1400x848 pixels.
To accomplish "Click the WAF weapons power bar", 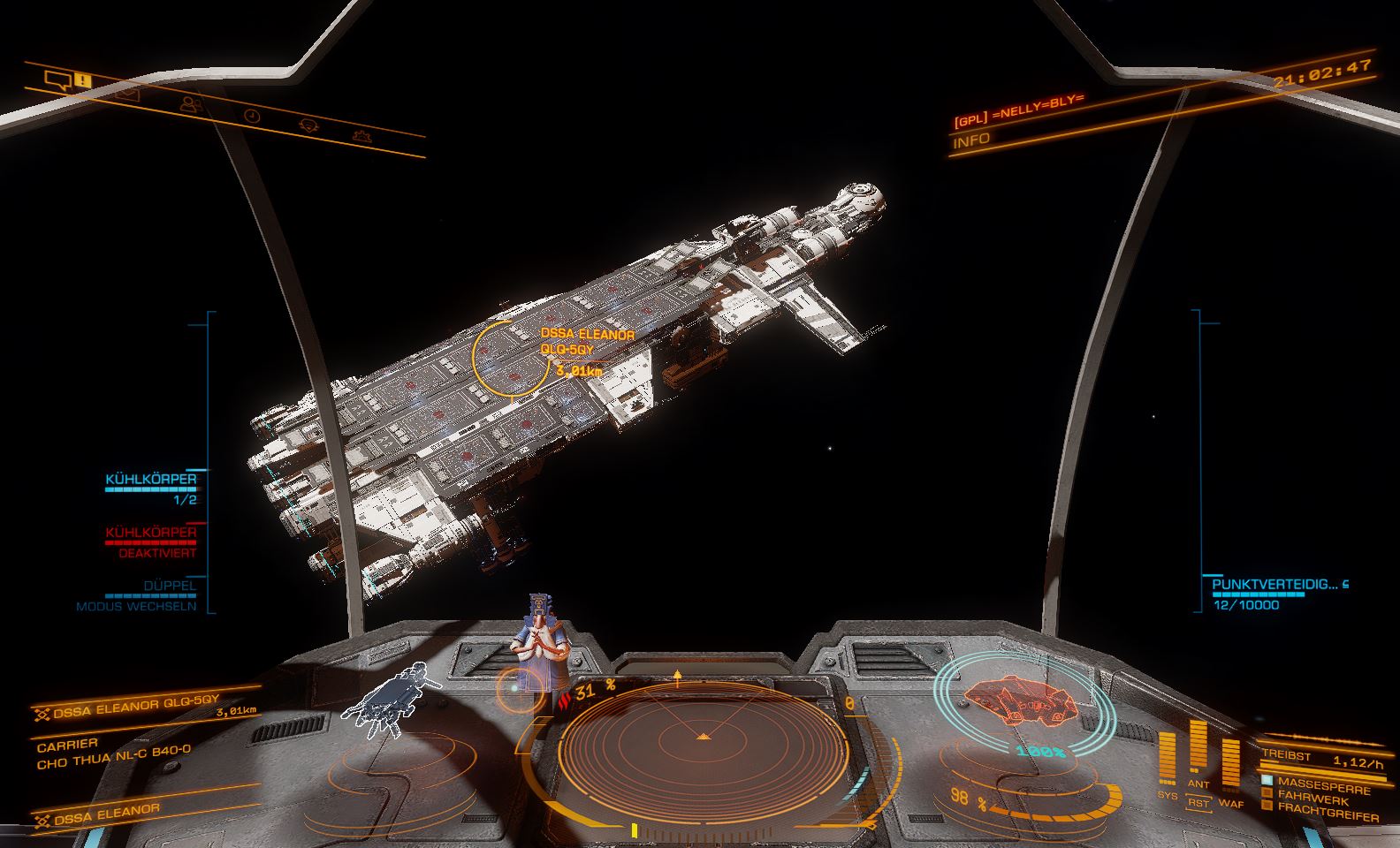I will click(x=1230, y=765).
